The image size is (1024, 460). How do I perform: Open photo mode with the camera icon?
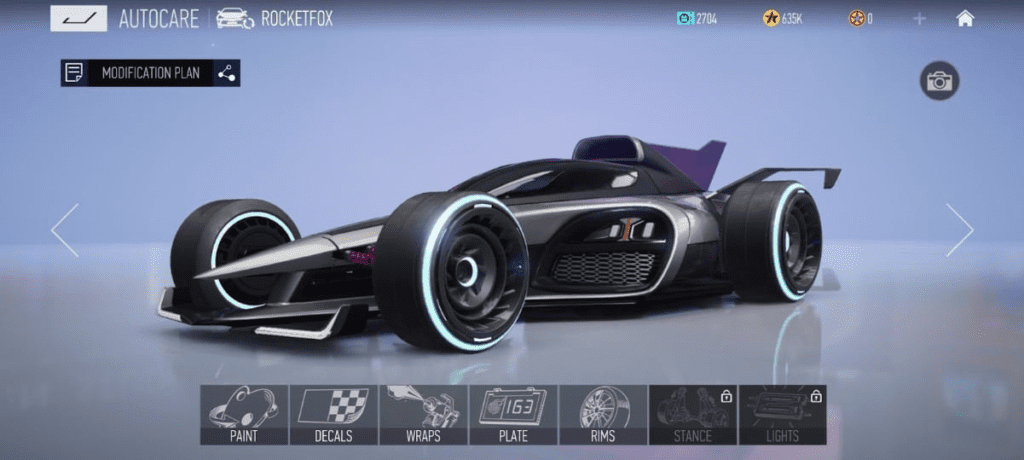[x=939, y=82]
